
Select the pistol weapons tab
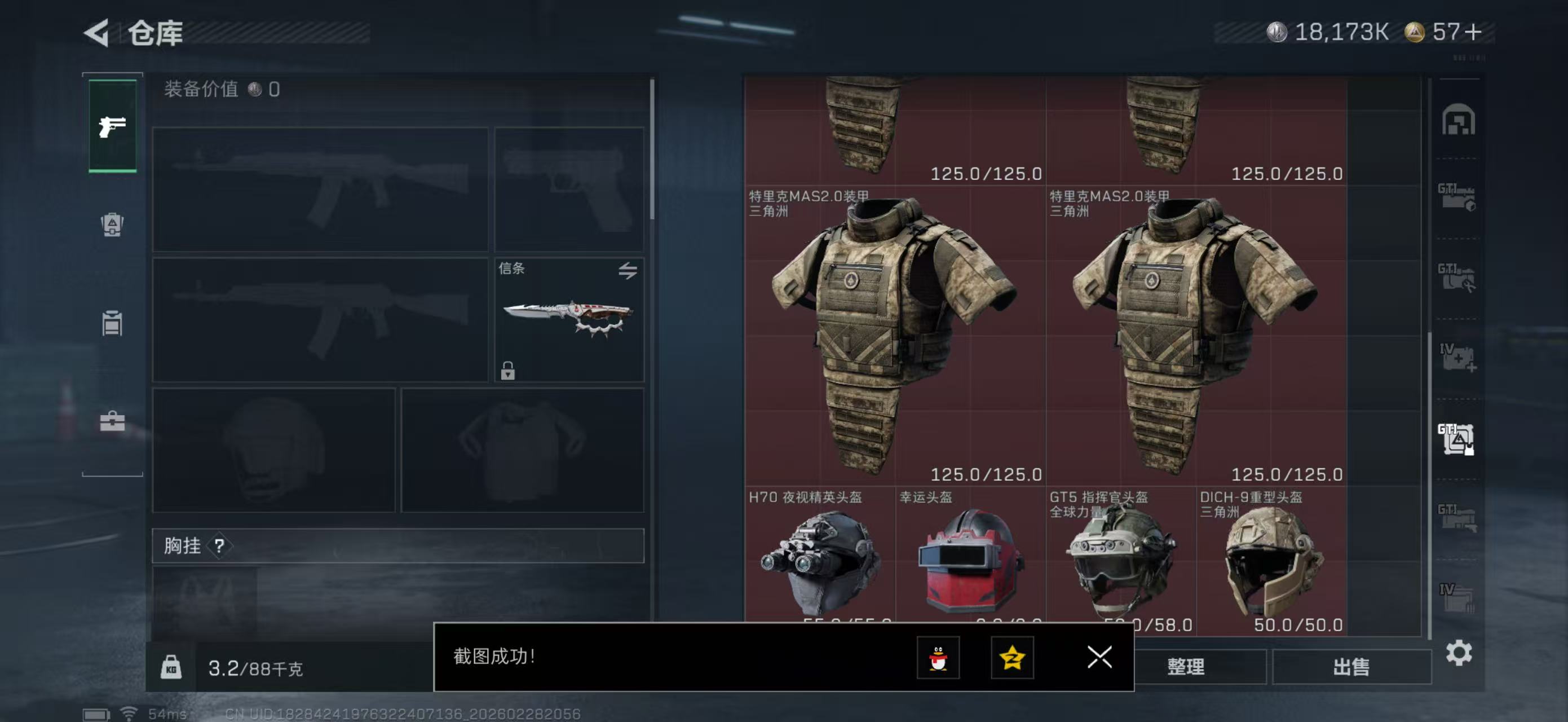[113, 126]
